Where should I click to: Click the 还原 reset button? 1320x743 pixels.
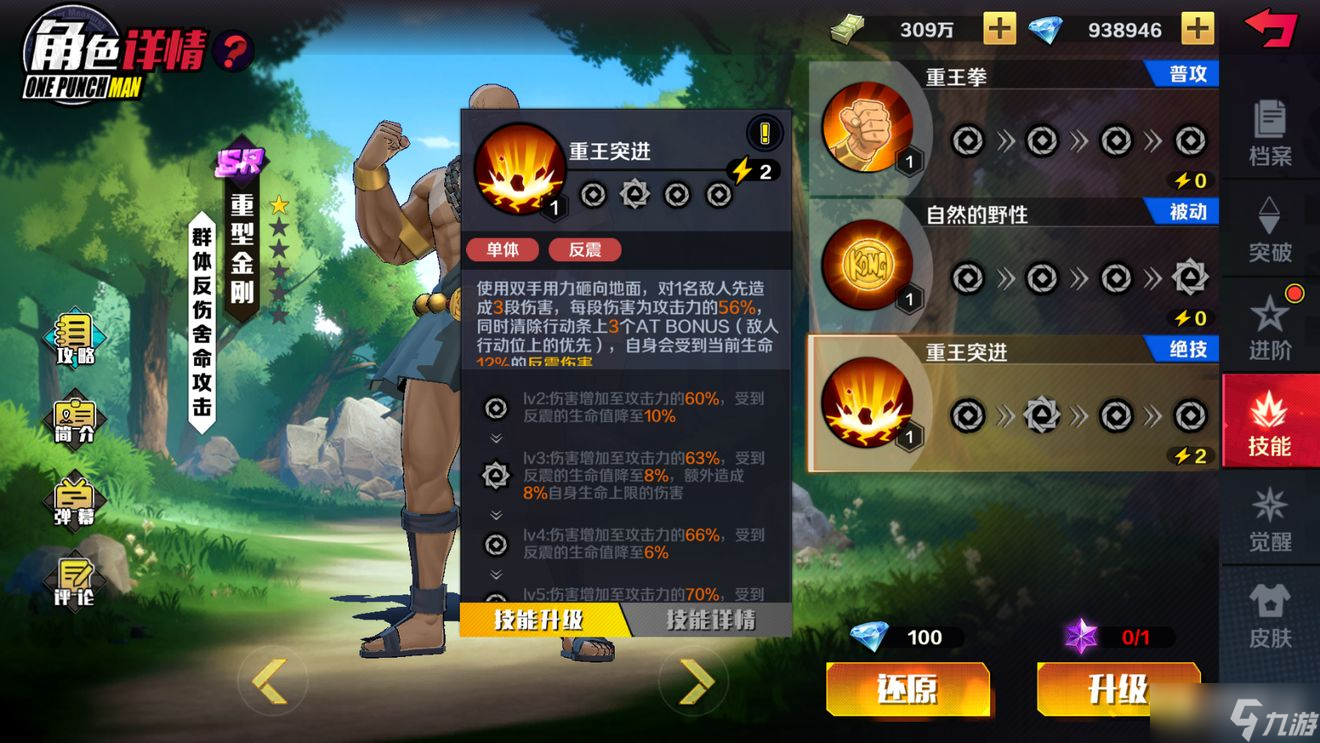tap(908, 690)
